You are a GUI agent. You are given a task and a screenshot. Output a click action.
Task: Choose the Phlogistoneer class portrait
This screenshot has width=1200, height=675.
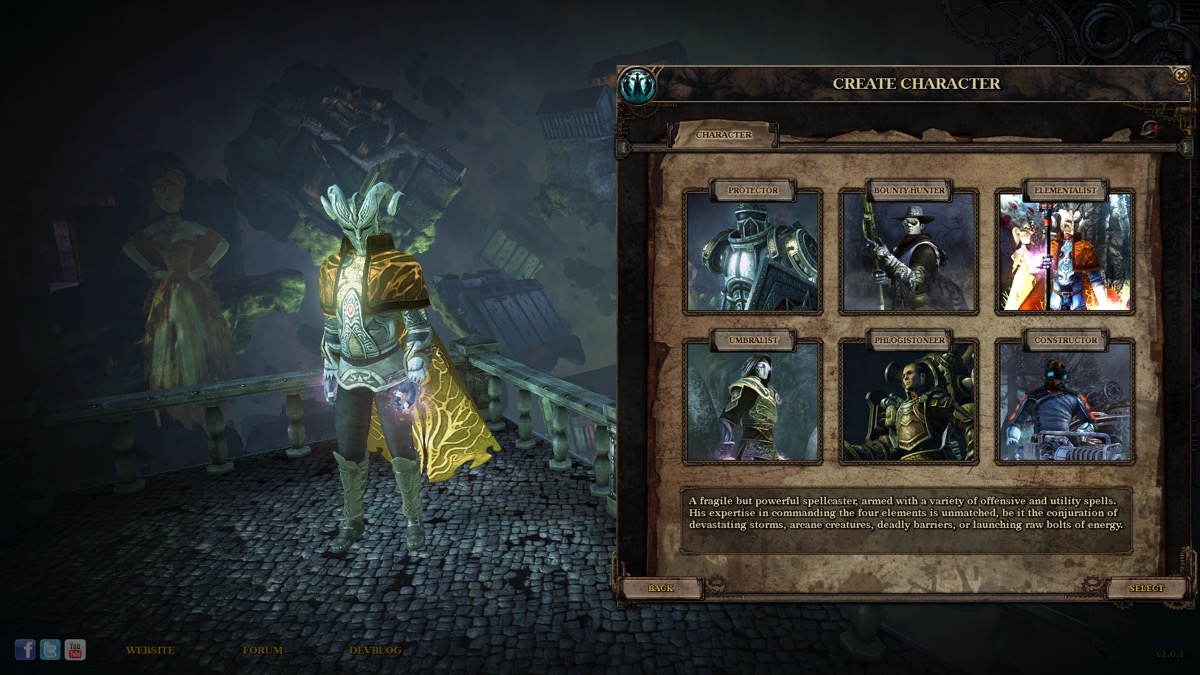908,401
